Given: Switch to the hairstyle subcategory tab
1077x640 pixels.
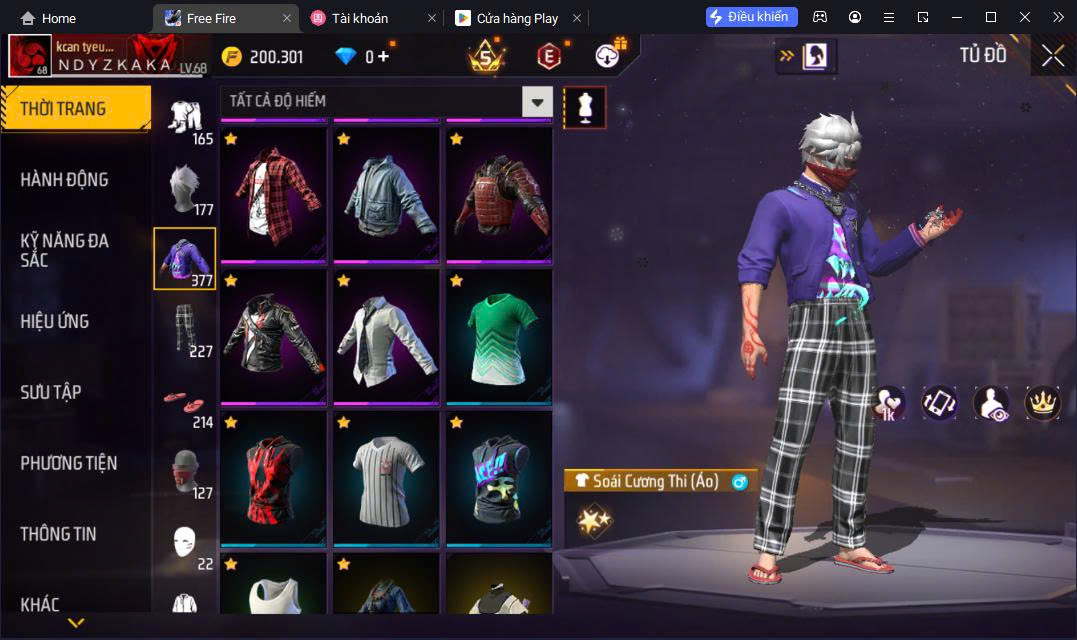Looking at the screenshot, I should point(183,187).
